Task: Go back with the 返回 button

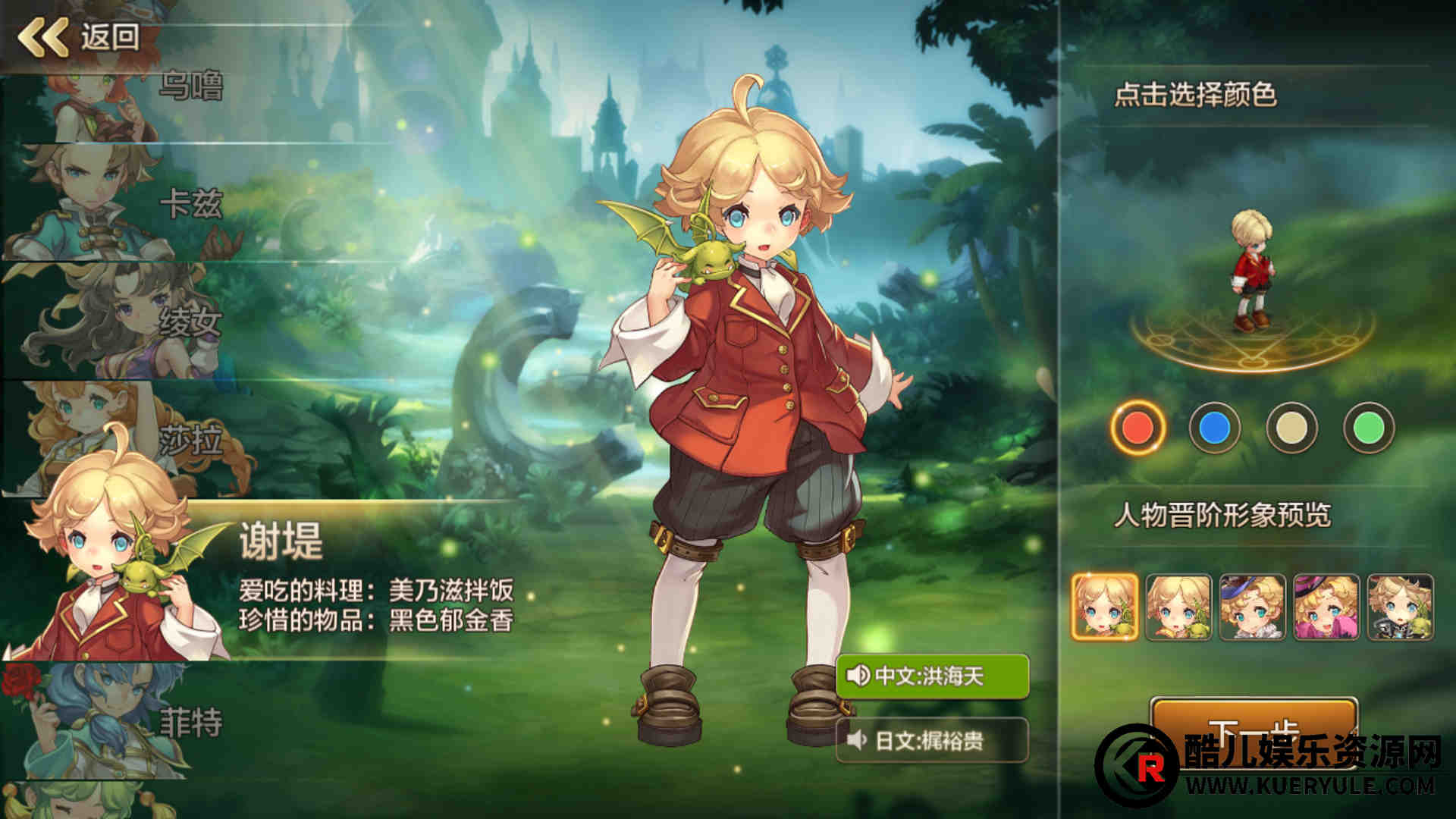Action: 80,36
